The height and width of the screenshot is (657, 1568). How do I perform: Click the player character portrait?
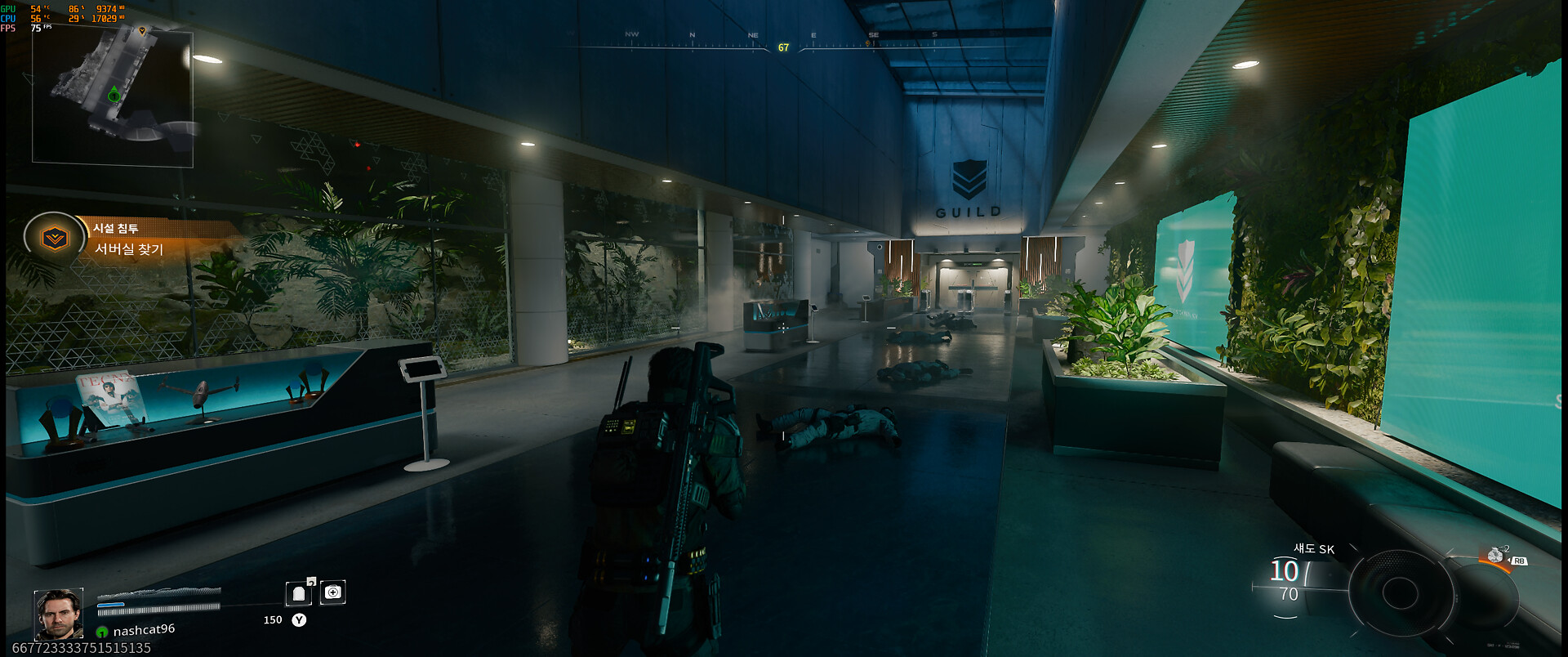click(59, 614)
